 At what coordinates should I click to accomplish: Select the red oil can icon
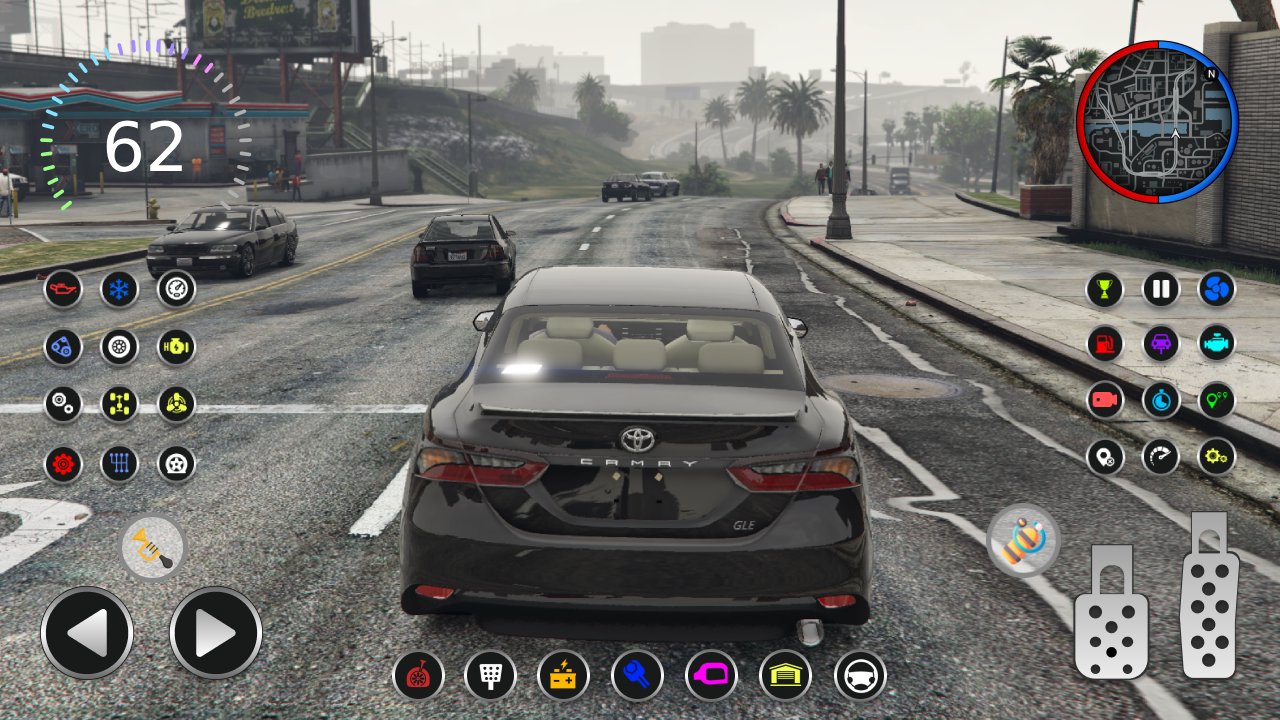coord(63,289)
